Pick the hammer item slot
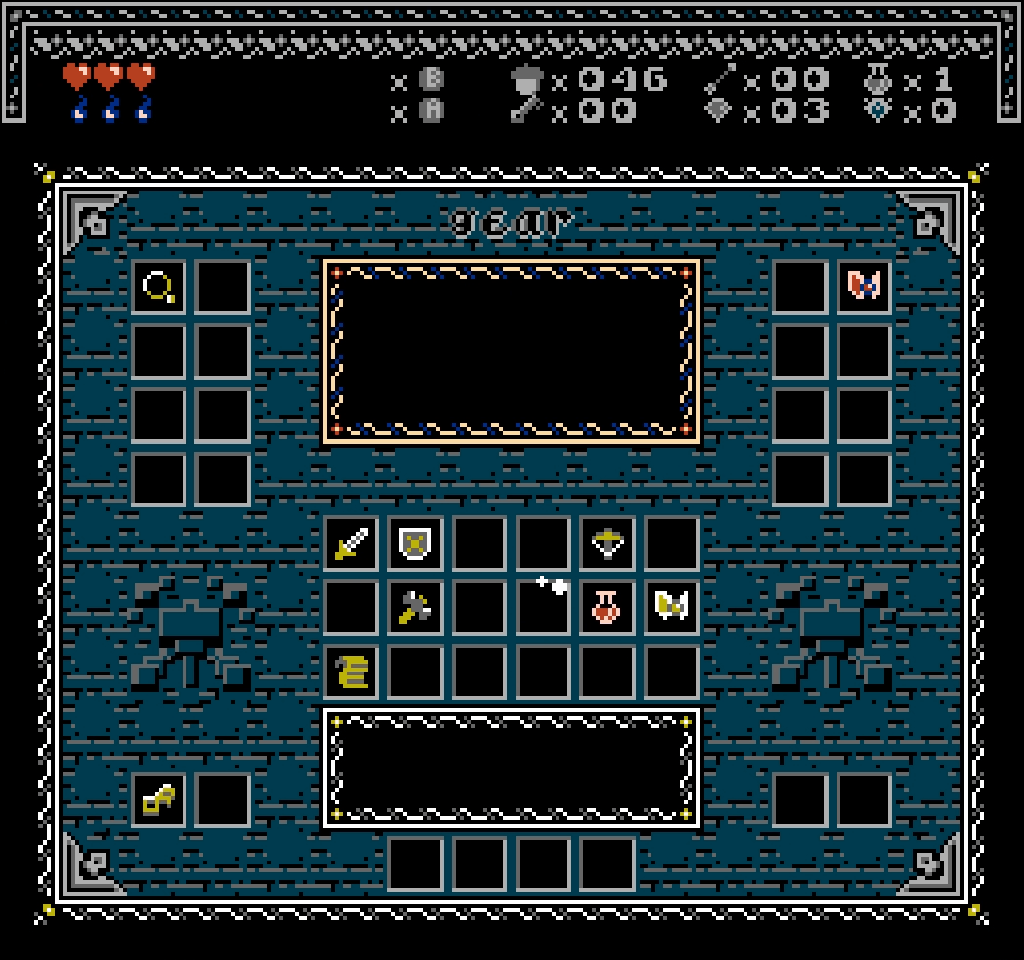The width and height of the screenshot is (1024, 960). pyautogui.click(x=415, y=608)
